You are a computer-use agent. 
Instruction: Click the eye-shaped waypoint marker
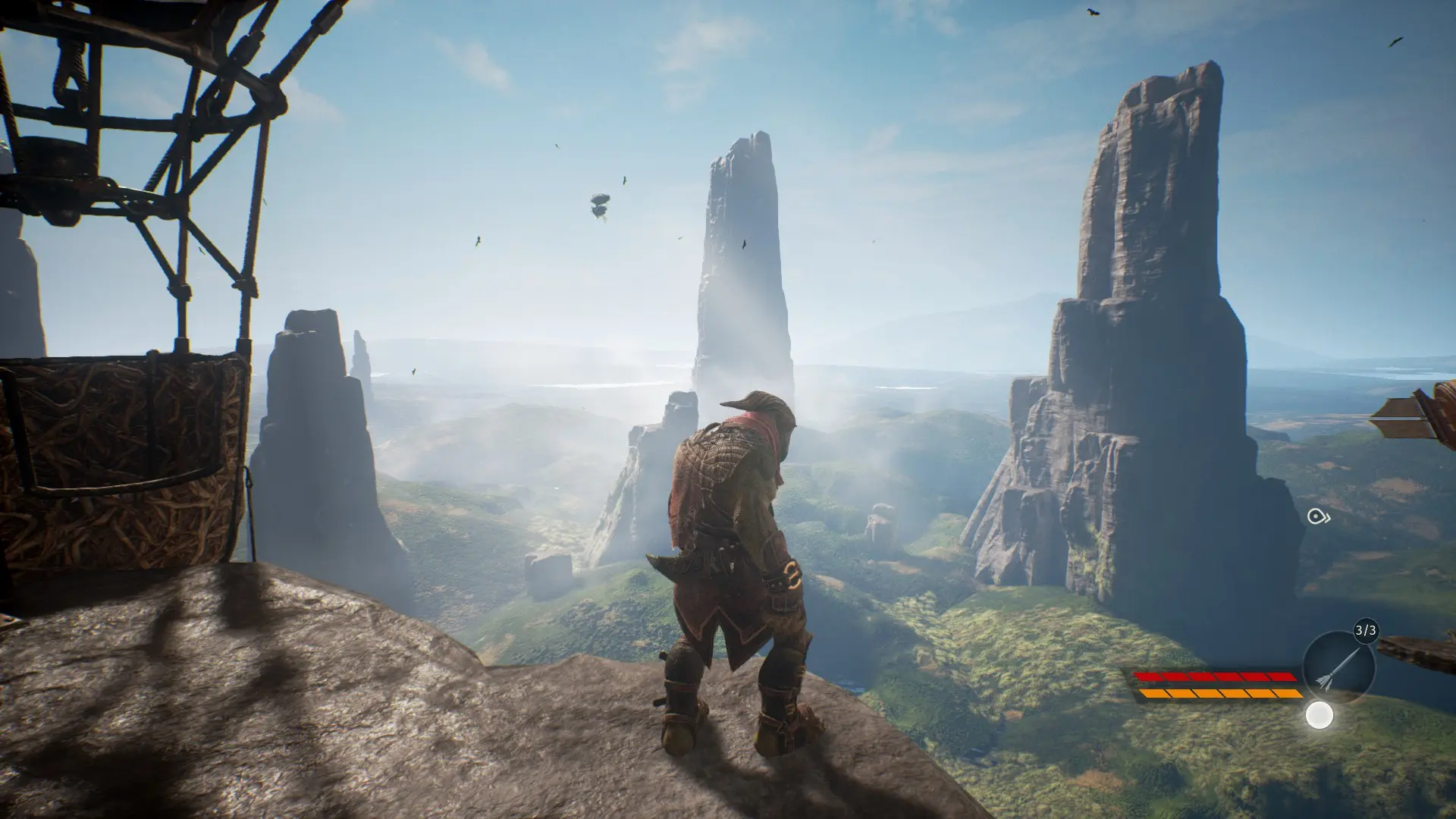click(1316, 517)
